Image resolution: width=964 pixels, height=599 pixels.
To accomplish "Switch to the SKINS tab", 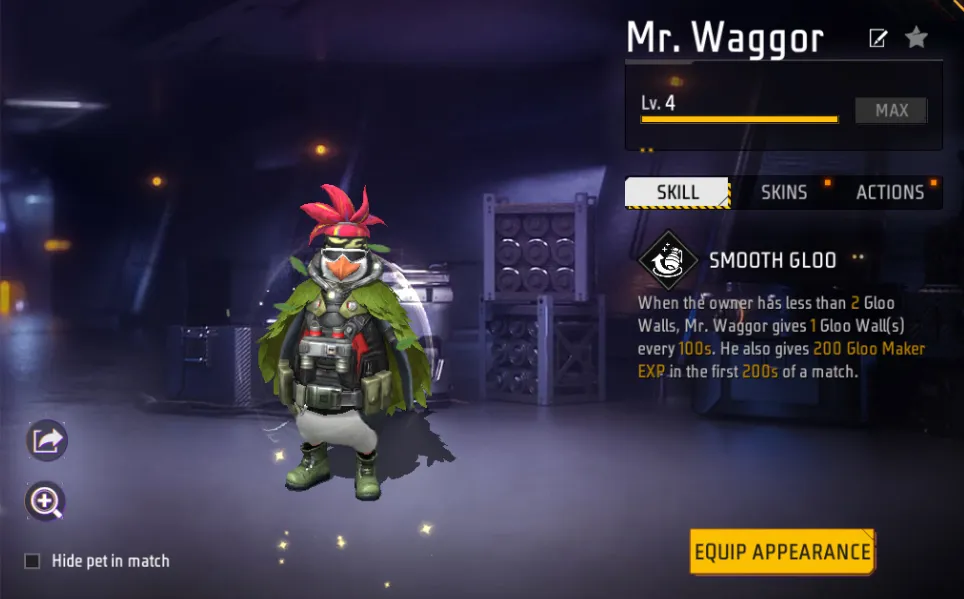I will (x=784, y=193).
